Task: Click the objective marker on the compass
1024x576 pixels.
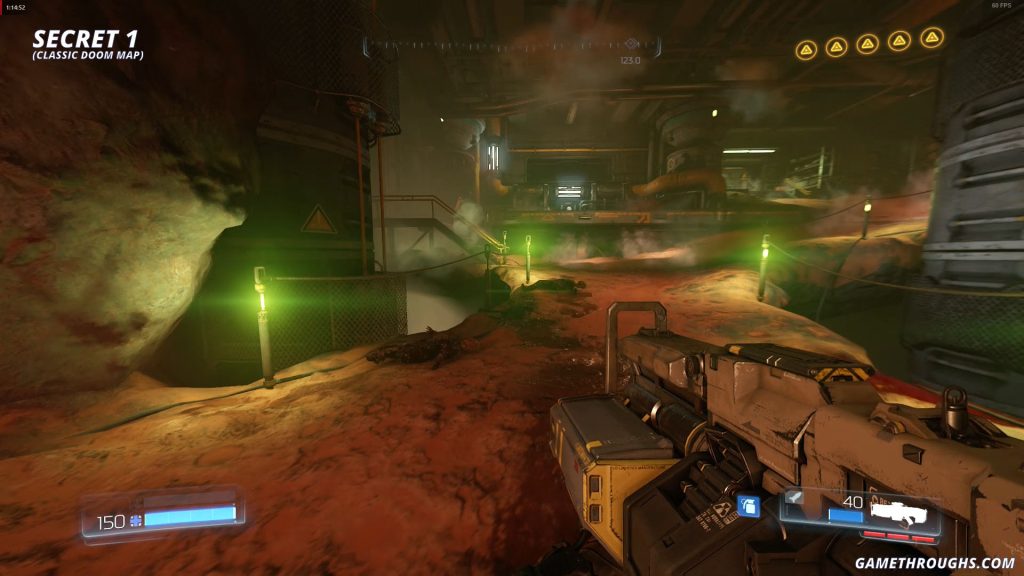Action: pyautogui.click(x=631, y=44)
